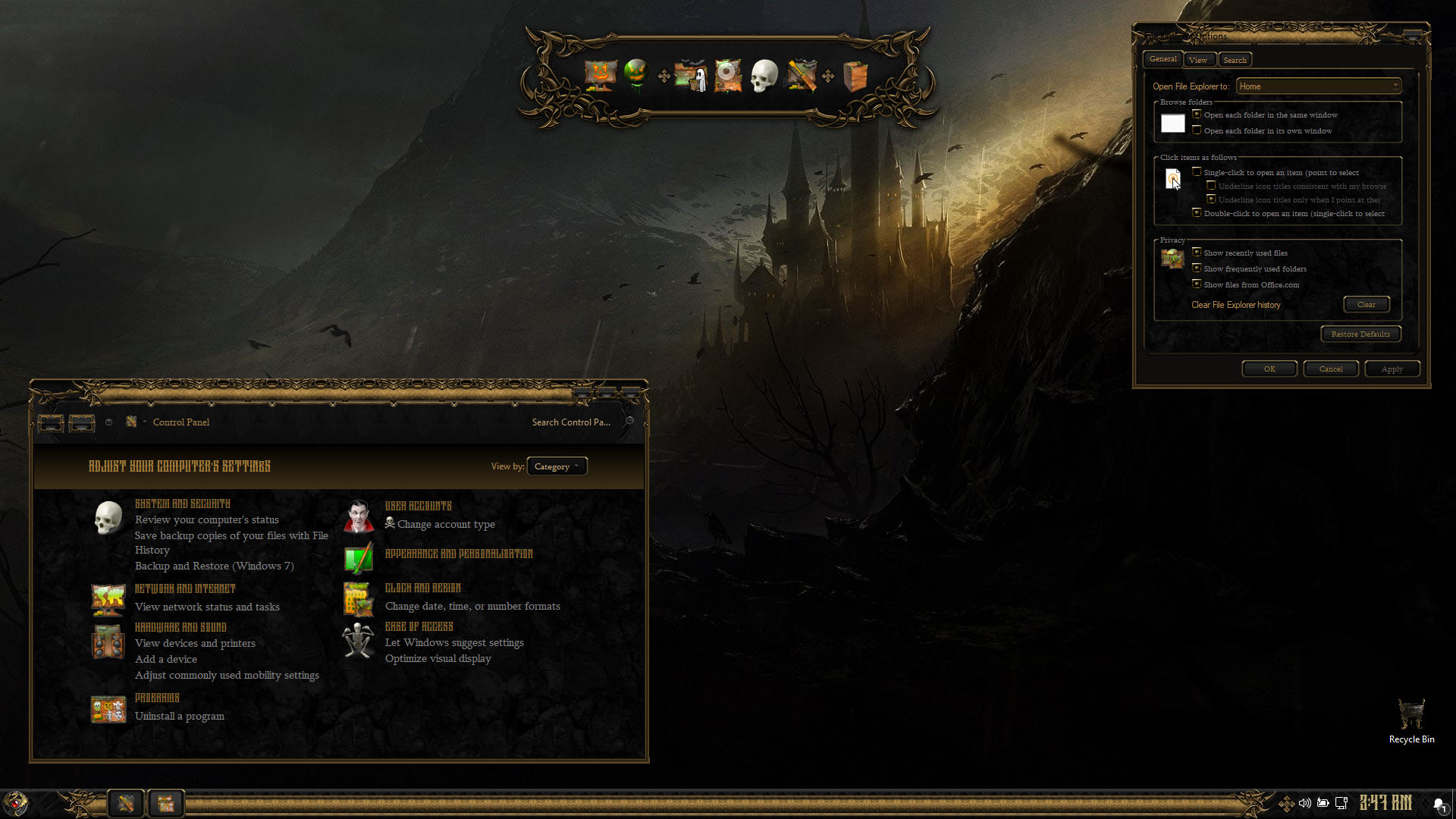Confirm the dialog with OK

(1269, 369)
